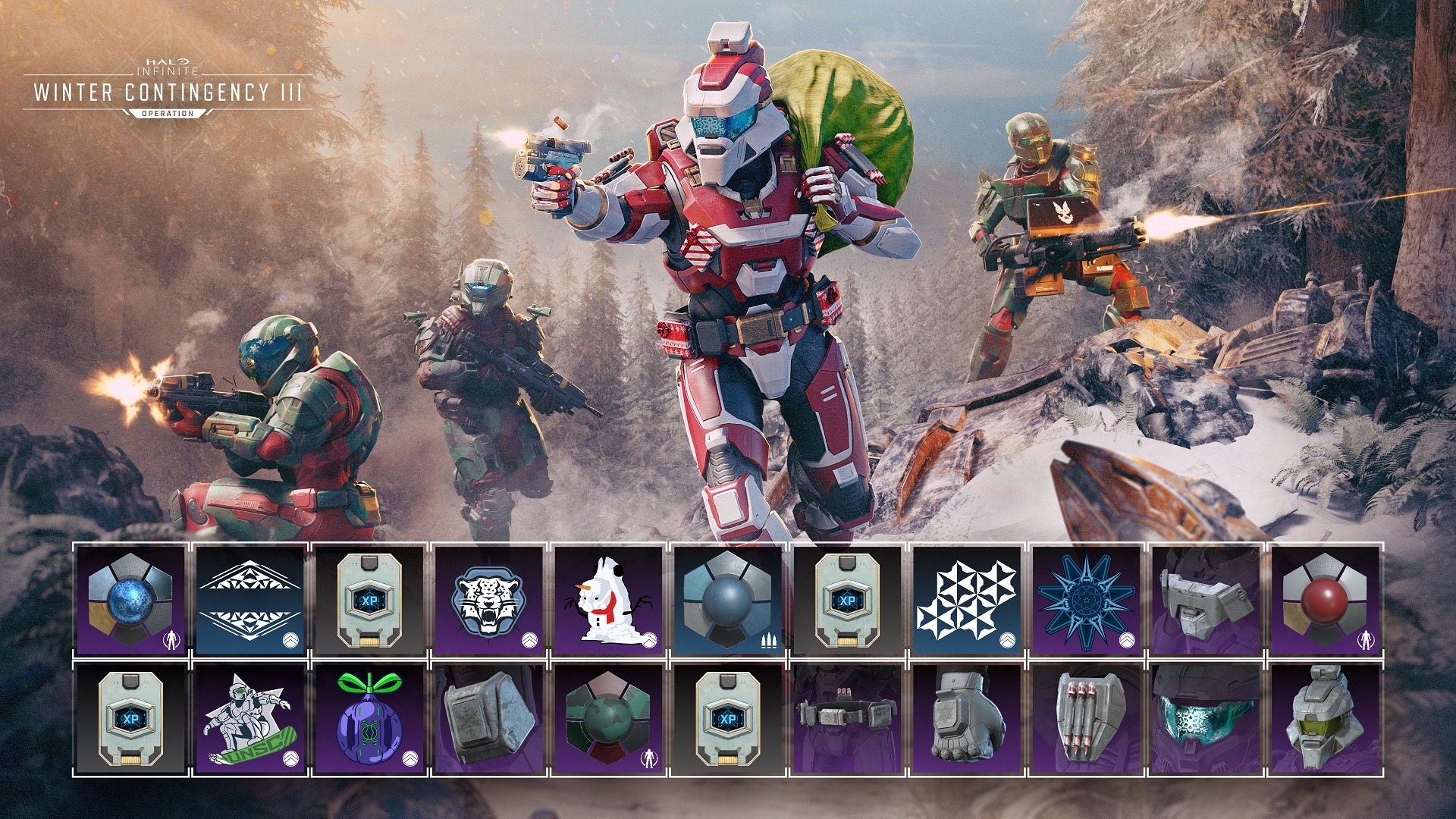Choose the blue spiked star emblem
This screenshot has width=1456, height=819.
(x=1085, y=599)
